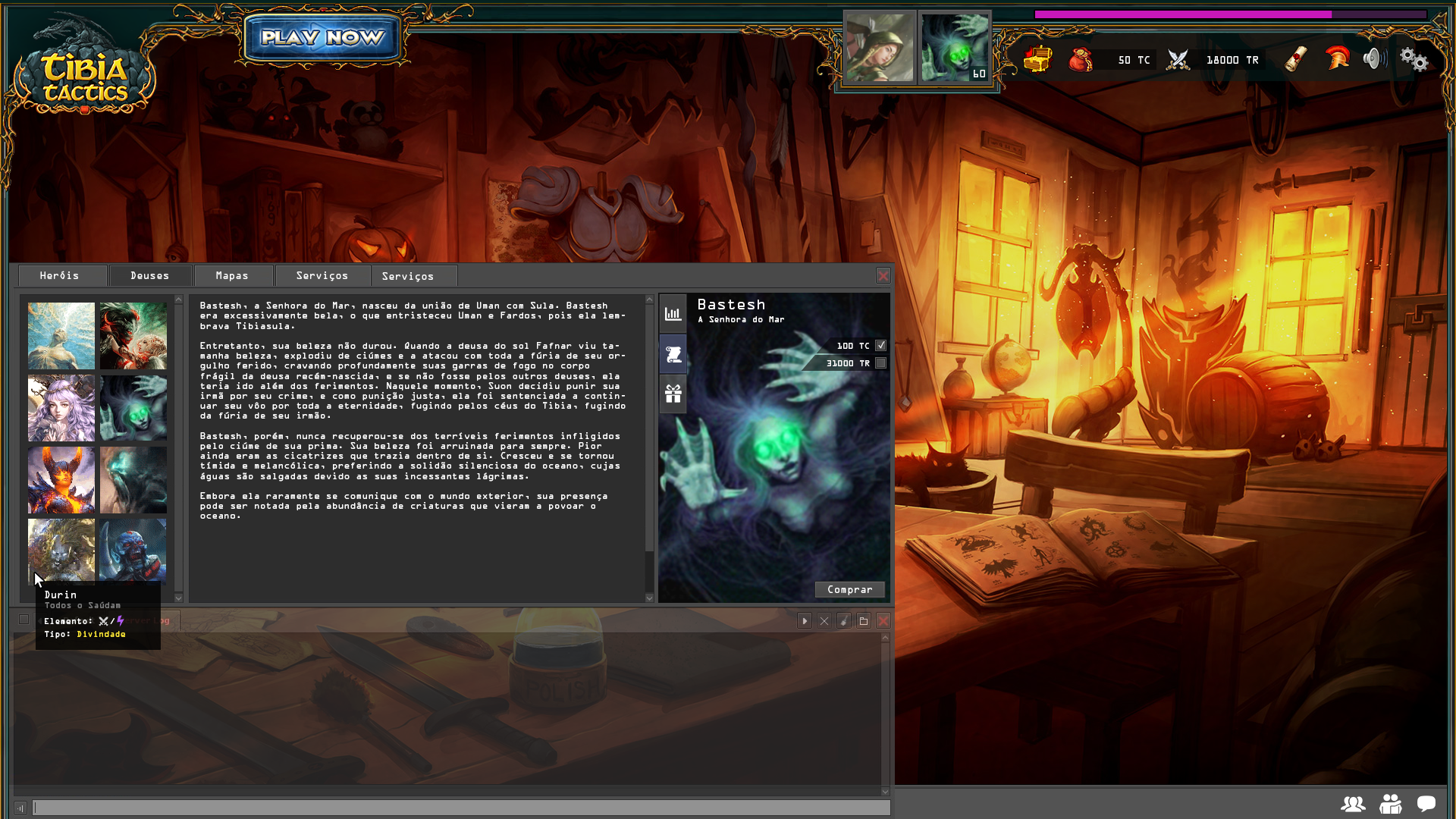This screenshot has width=1456, height=819.
Task: Open the chat speech bubble icon
Action: click(1426, 804)
